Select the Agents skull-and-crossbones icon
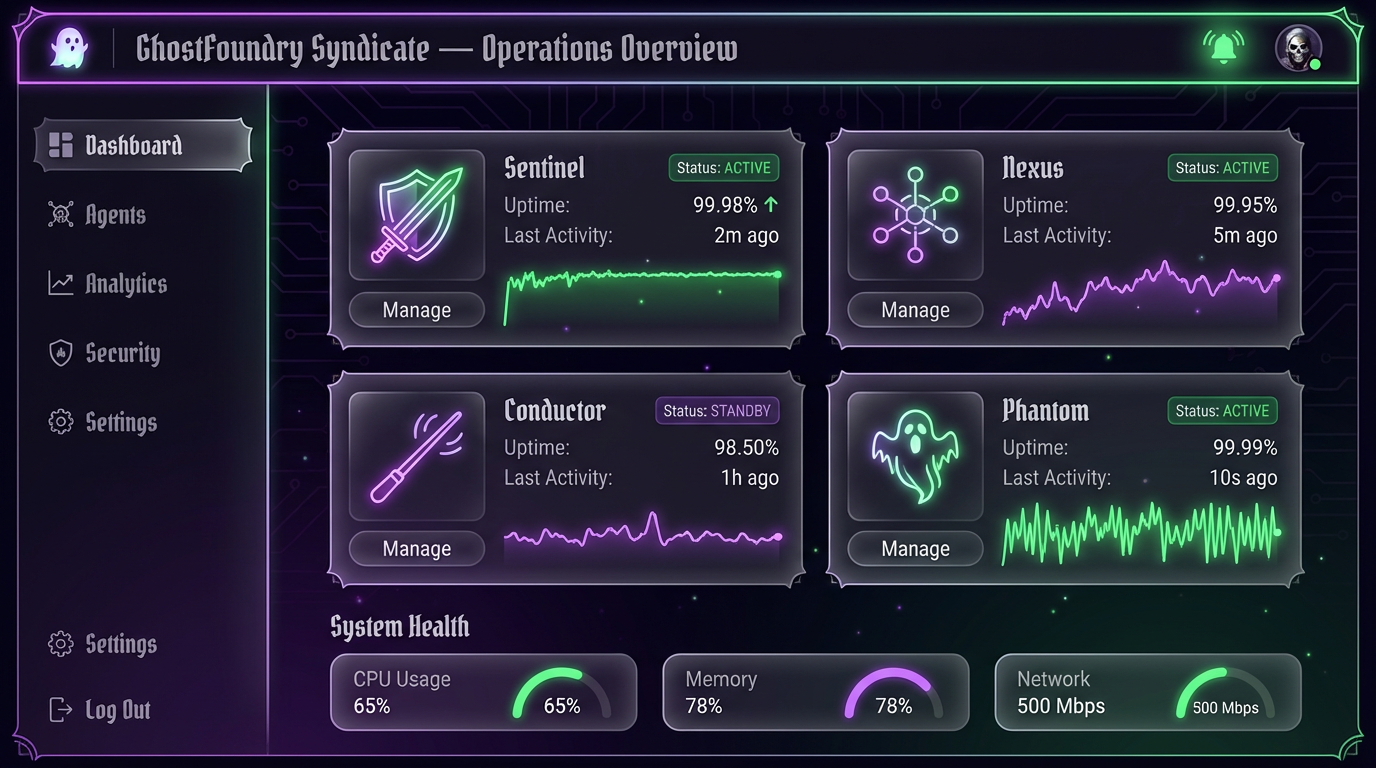 pyautogui.click(x=60, y=214)
